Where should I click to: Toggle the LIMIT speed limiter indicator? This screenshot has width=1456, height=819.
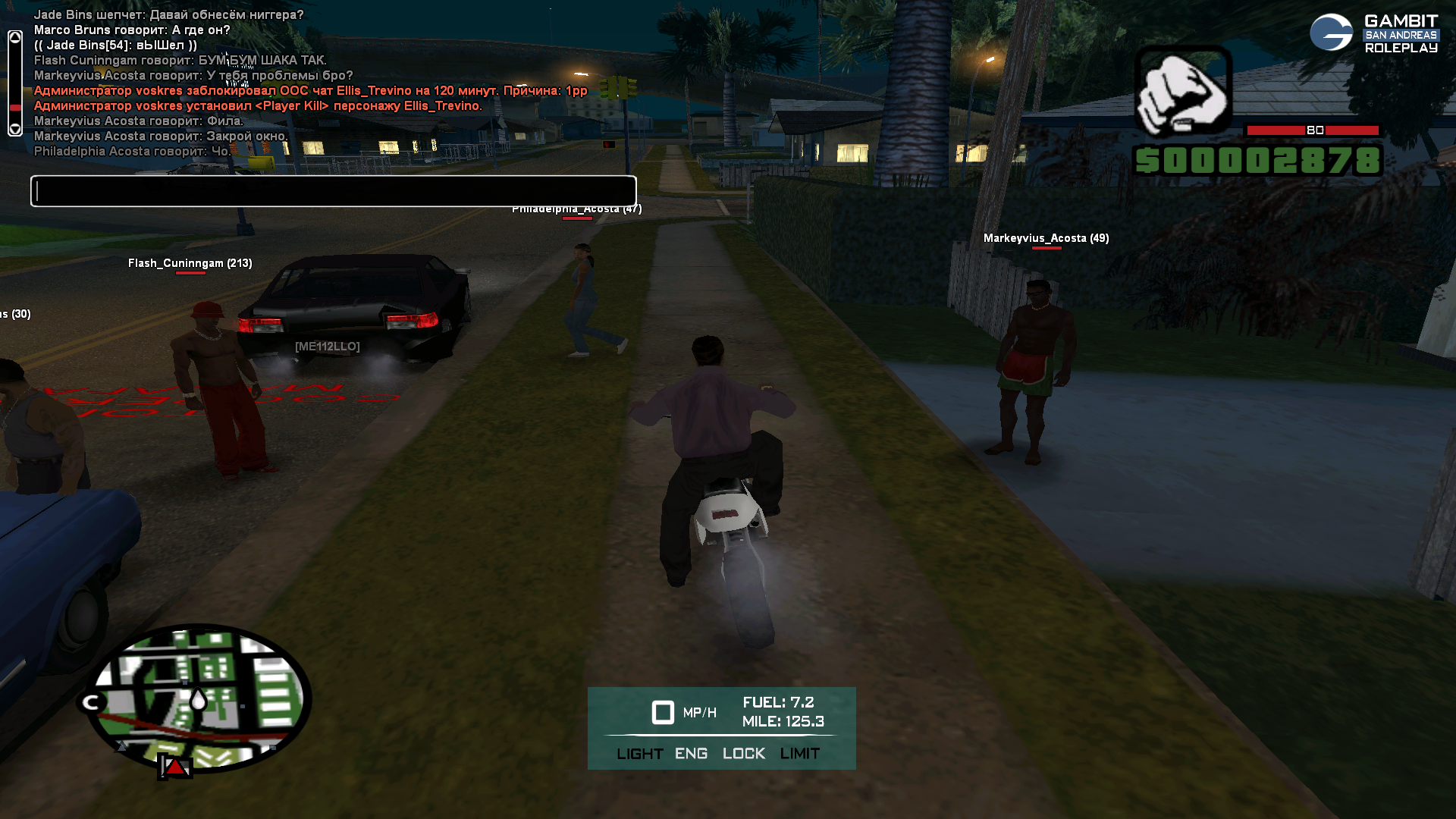pos(799,753)
